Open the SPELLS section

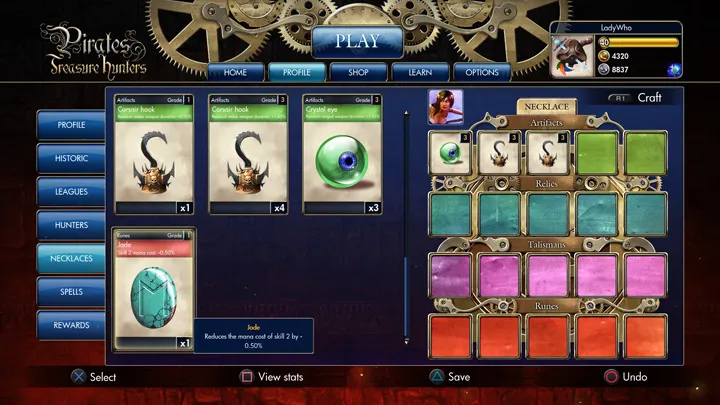click(71, 291)
